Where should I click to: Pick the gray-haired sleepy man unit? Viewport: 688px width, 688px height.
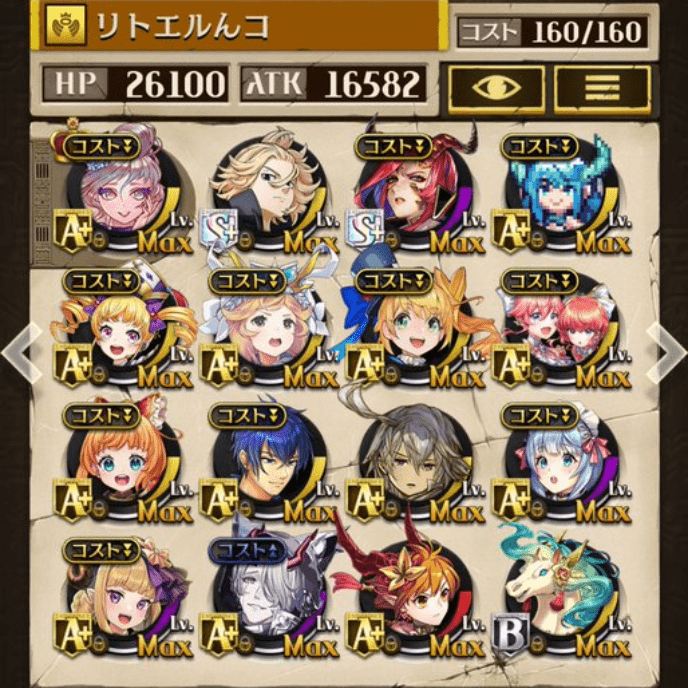413,460
